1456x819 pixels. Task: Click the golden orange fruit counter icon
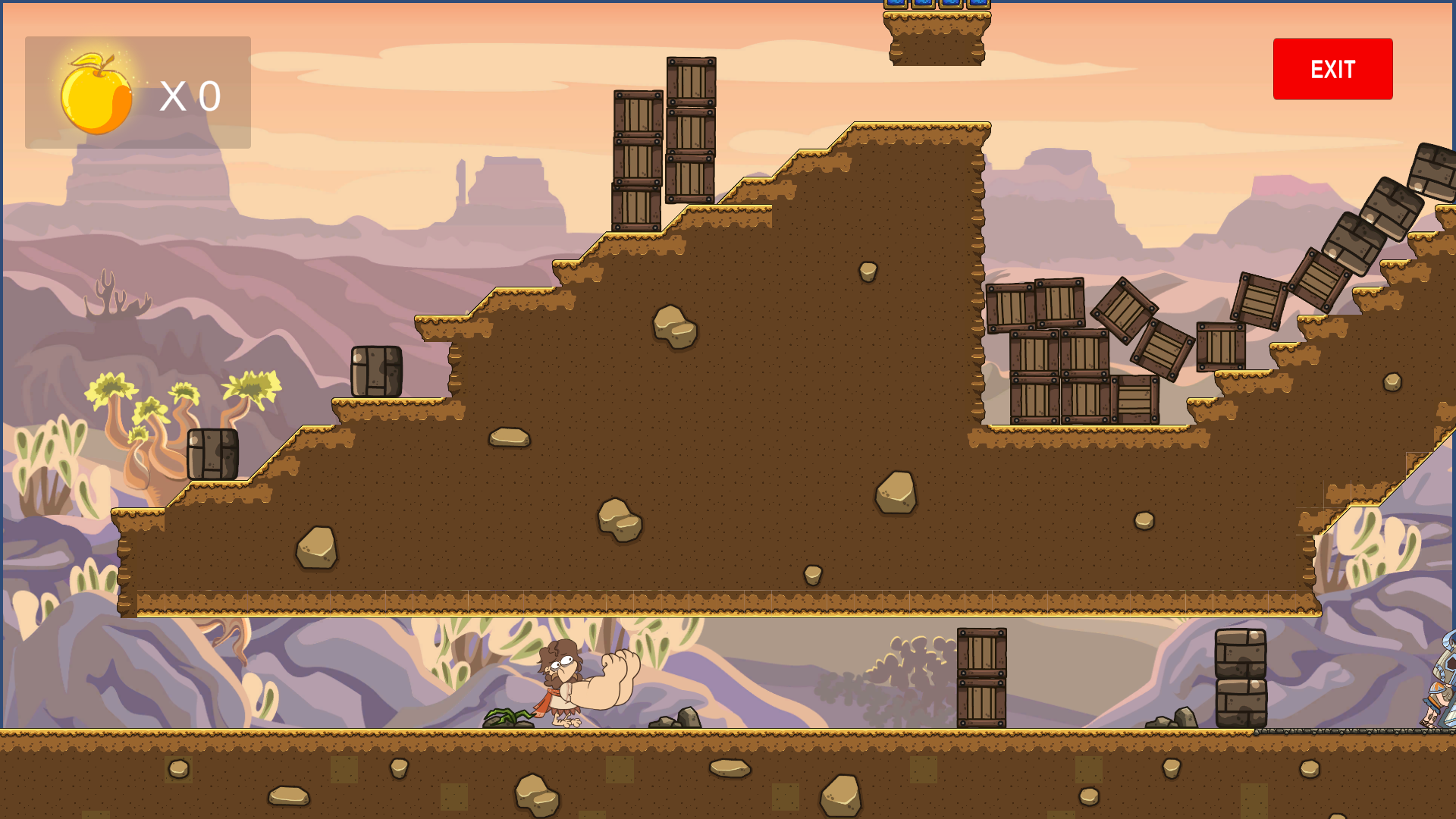96,93
